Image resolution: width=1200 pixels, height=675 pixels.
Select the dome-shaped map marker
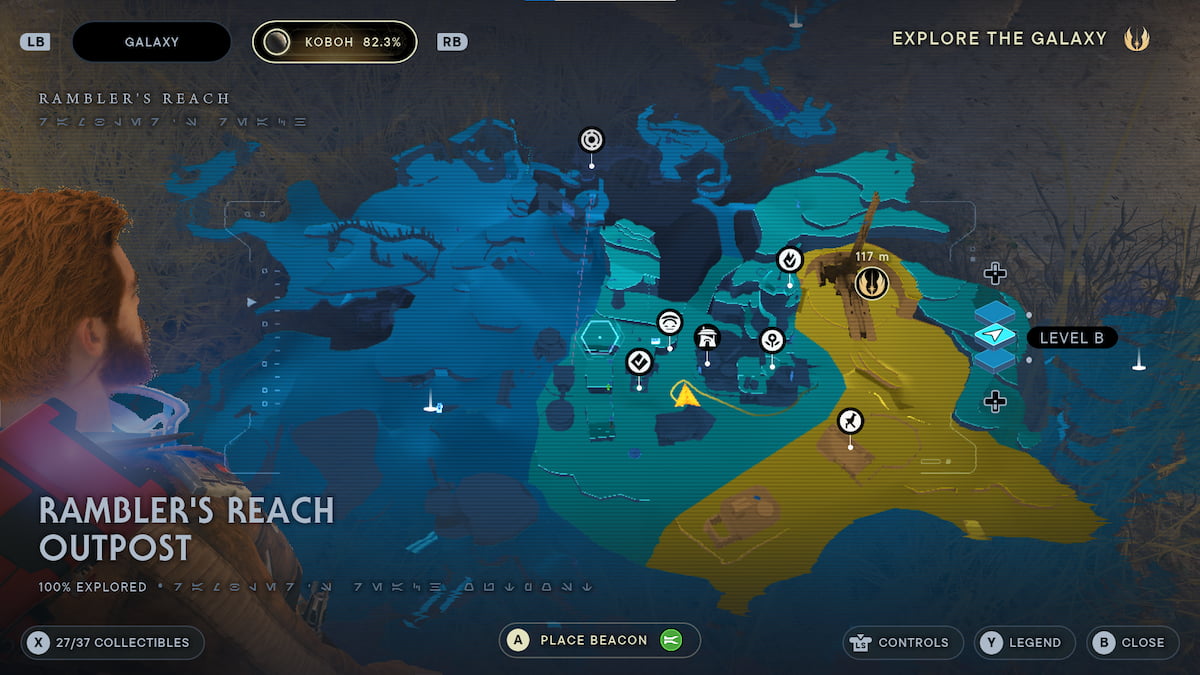[x=669, y=322]
